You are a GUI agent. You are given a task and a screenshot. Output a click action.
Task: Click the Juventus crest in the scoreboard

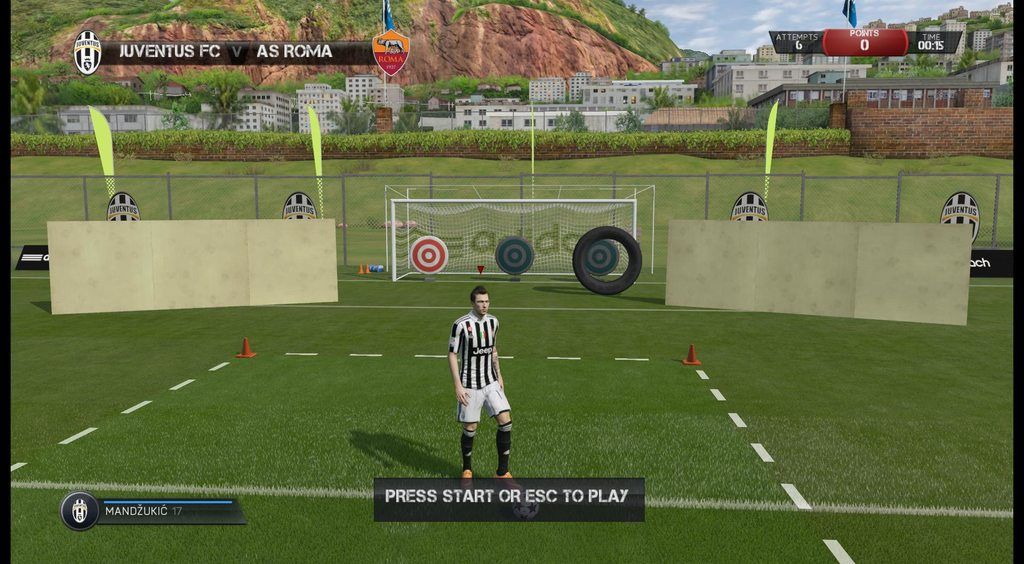[87, 52]
